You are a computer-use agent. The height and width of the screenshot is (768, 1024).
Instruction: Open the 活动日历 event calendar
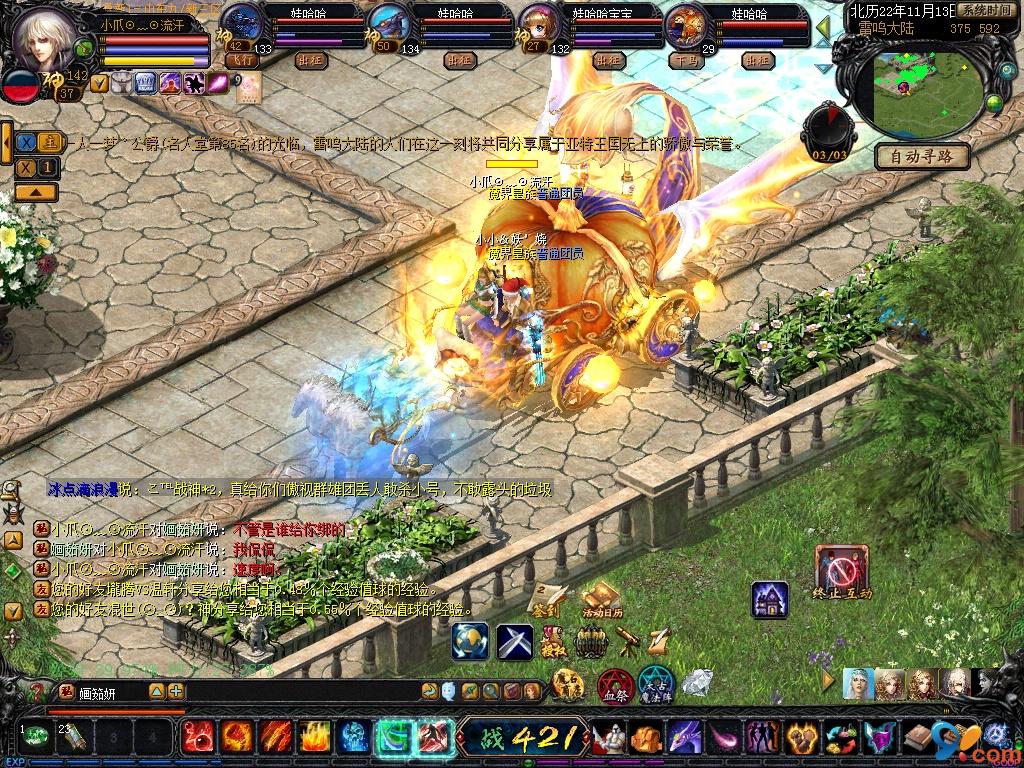pos(602,600)
